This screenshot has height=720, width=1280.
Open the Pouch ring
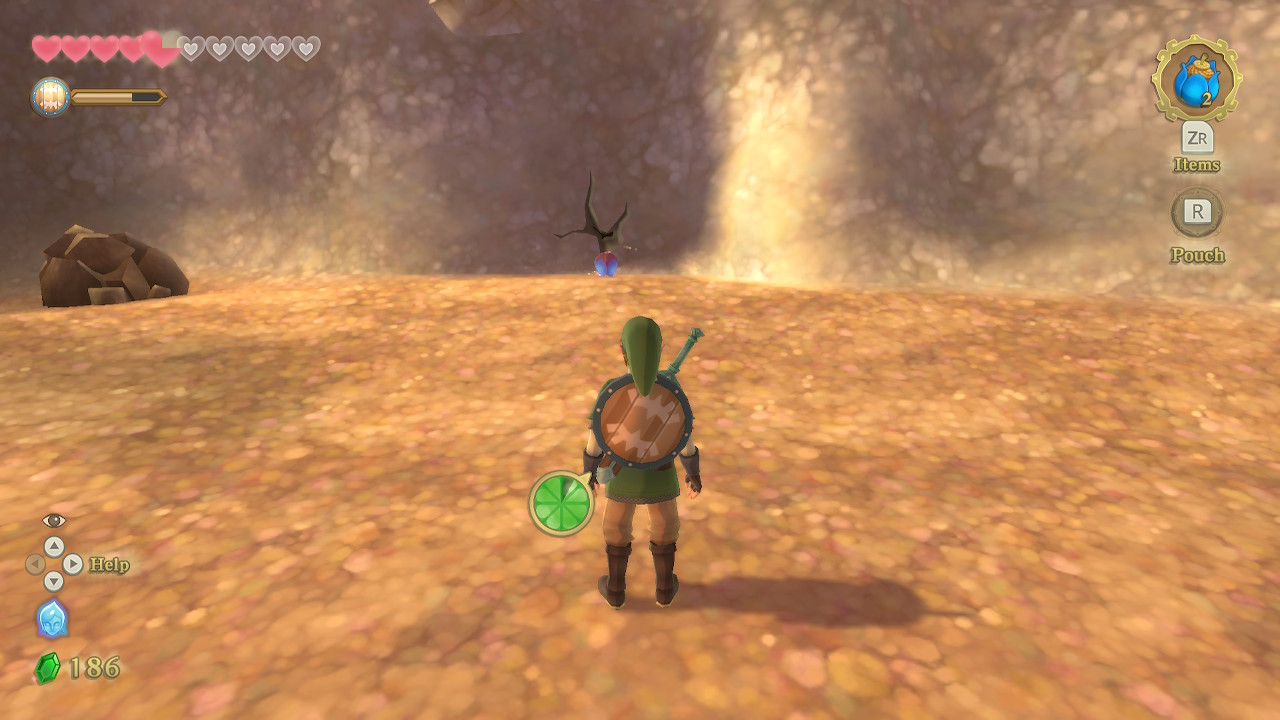tap(1197, 212)
